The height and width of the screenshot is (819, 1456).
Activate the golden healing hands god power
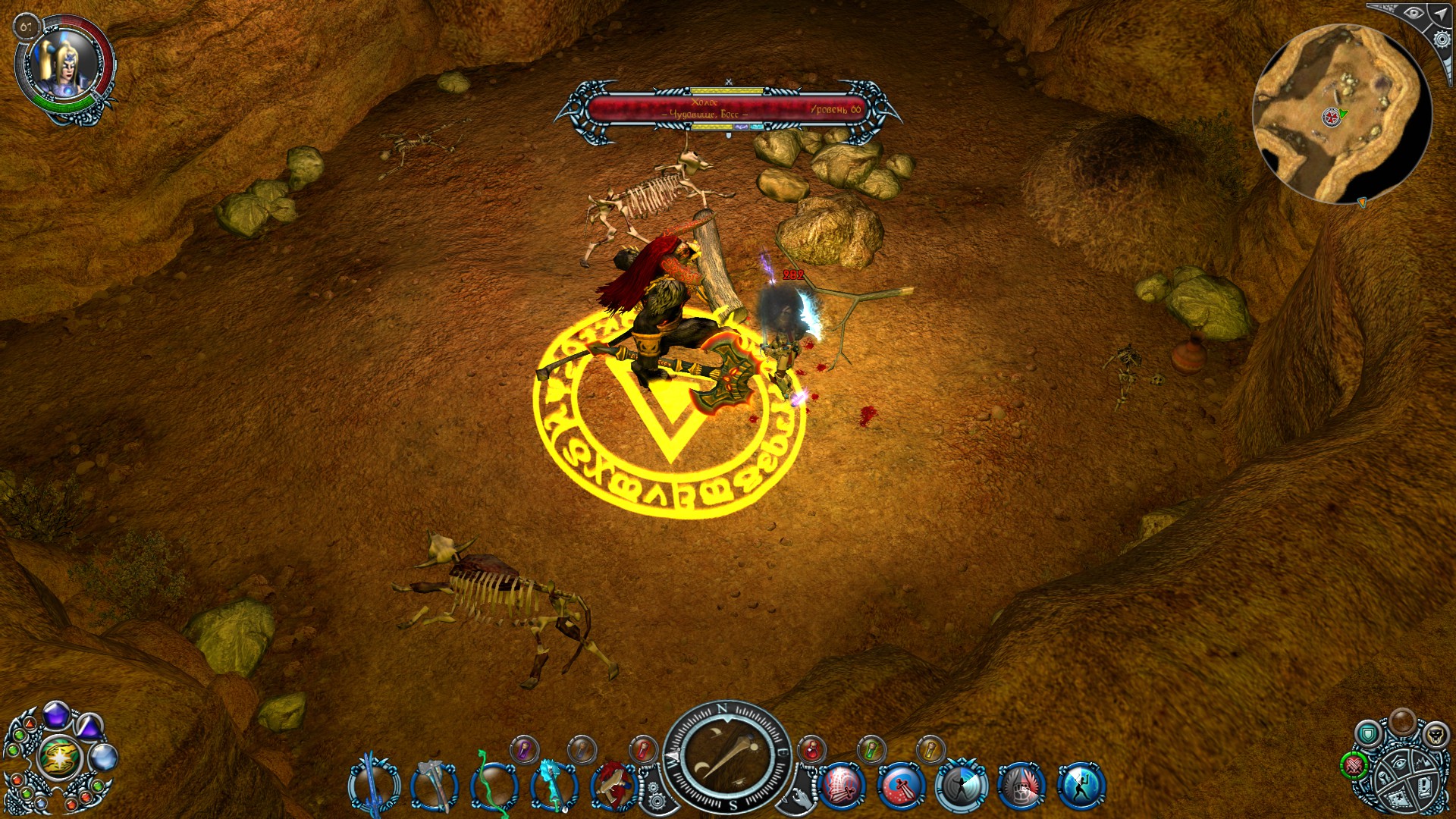point(59,757)
